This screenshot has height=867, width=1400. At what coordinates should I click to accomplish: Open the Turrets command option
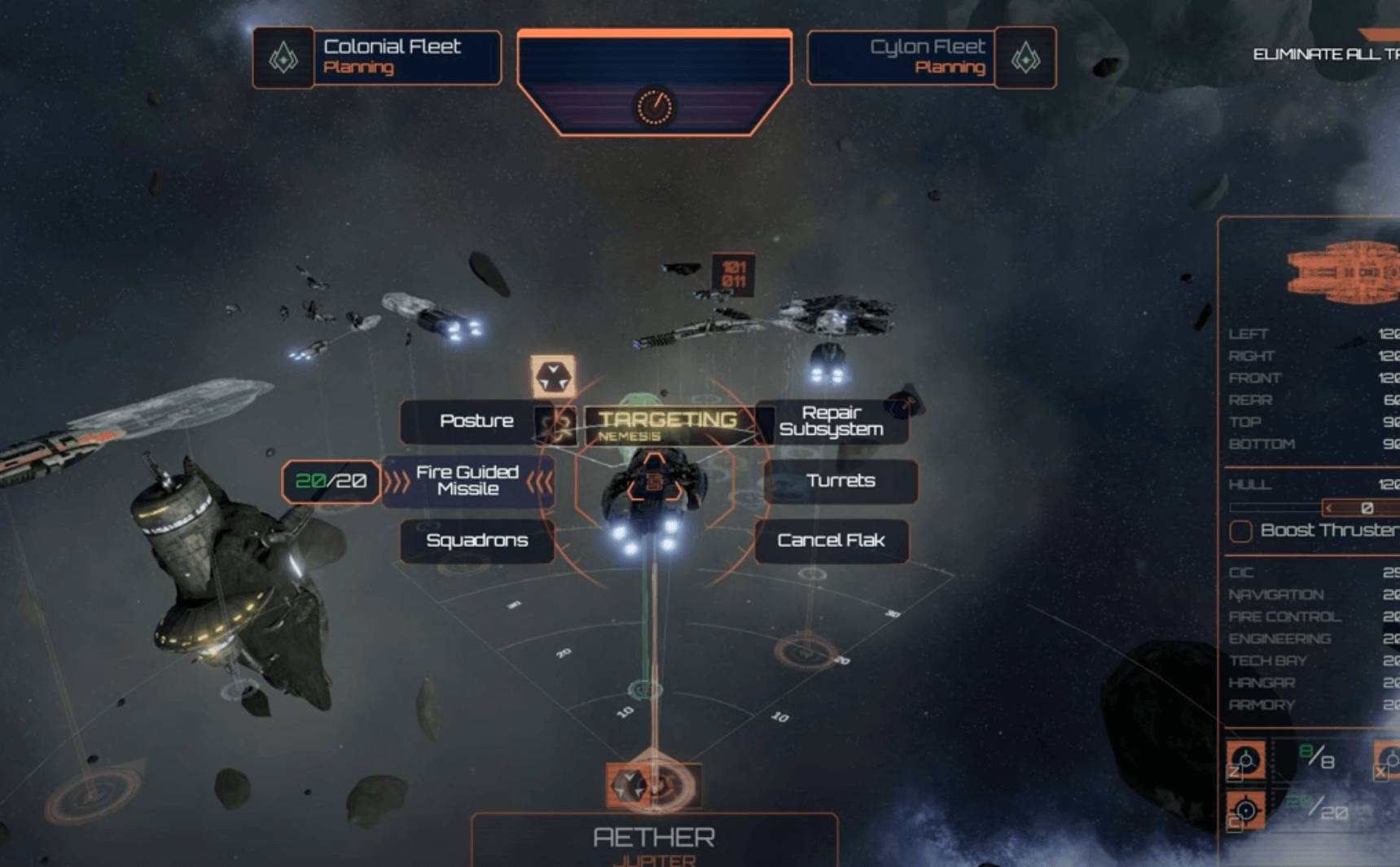pos(840,481)
